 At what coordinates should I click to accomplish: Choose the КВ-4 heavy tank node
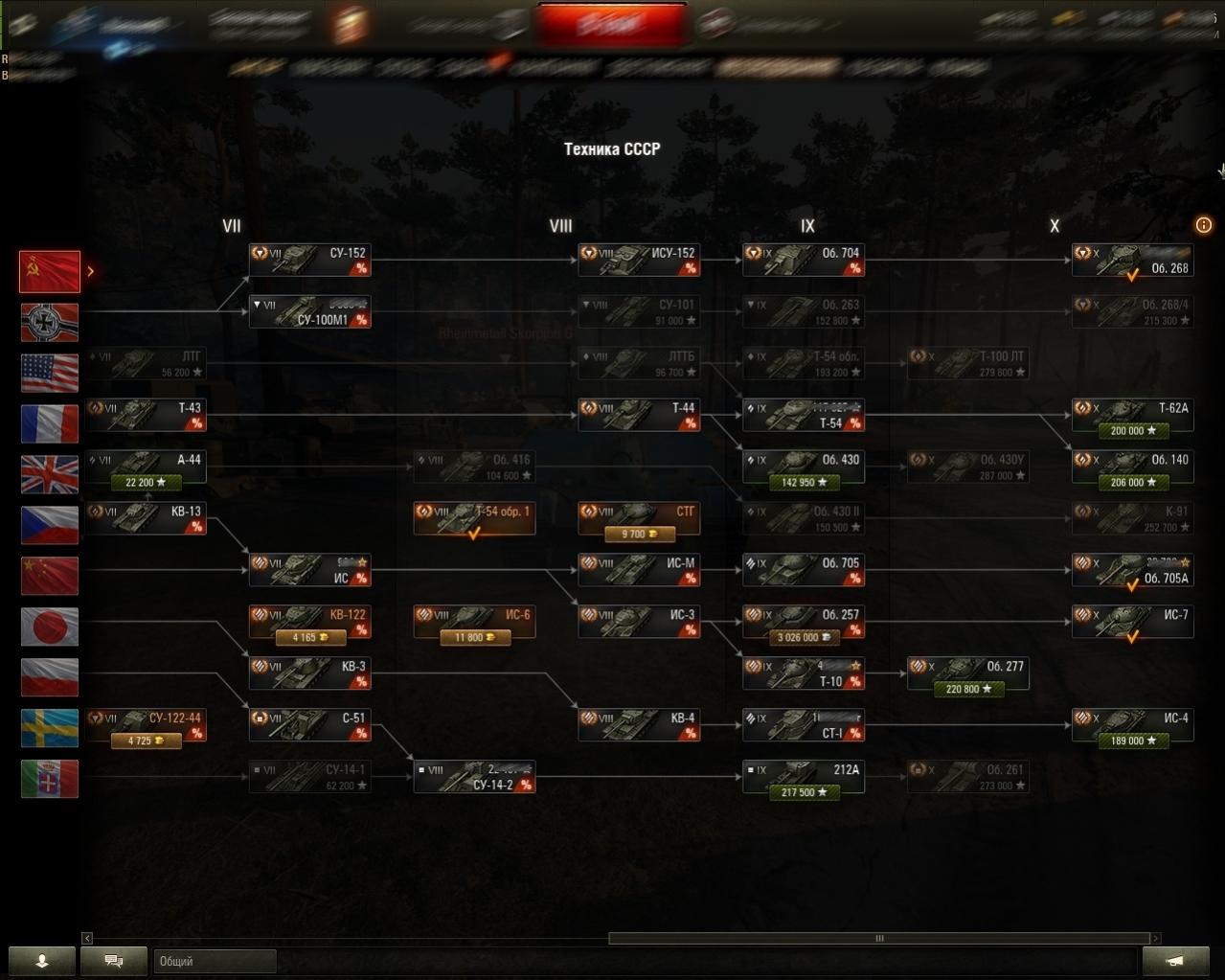(638, 725)
